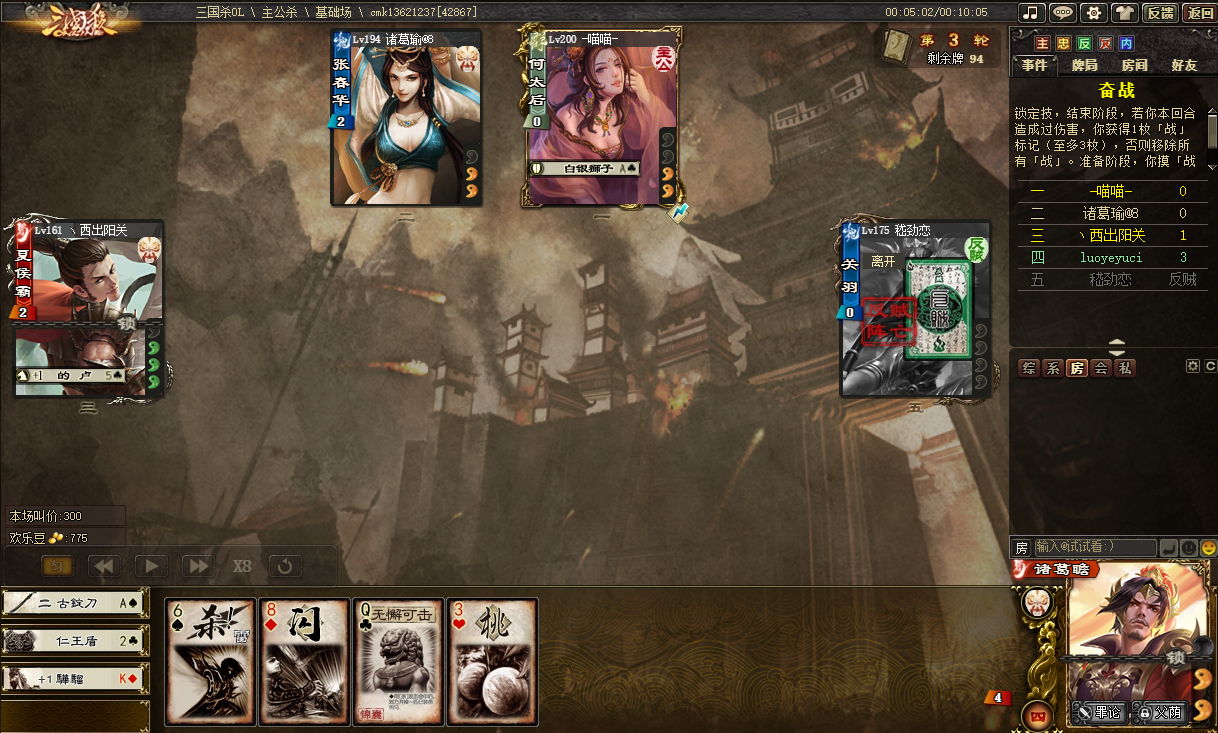Screen dimensions: 1218x733
Task: Toggle the music note sound button
Action: 1032,13
